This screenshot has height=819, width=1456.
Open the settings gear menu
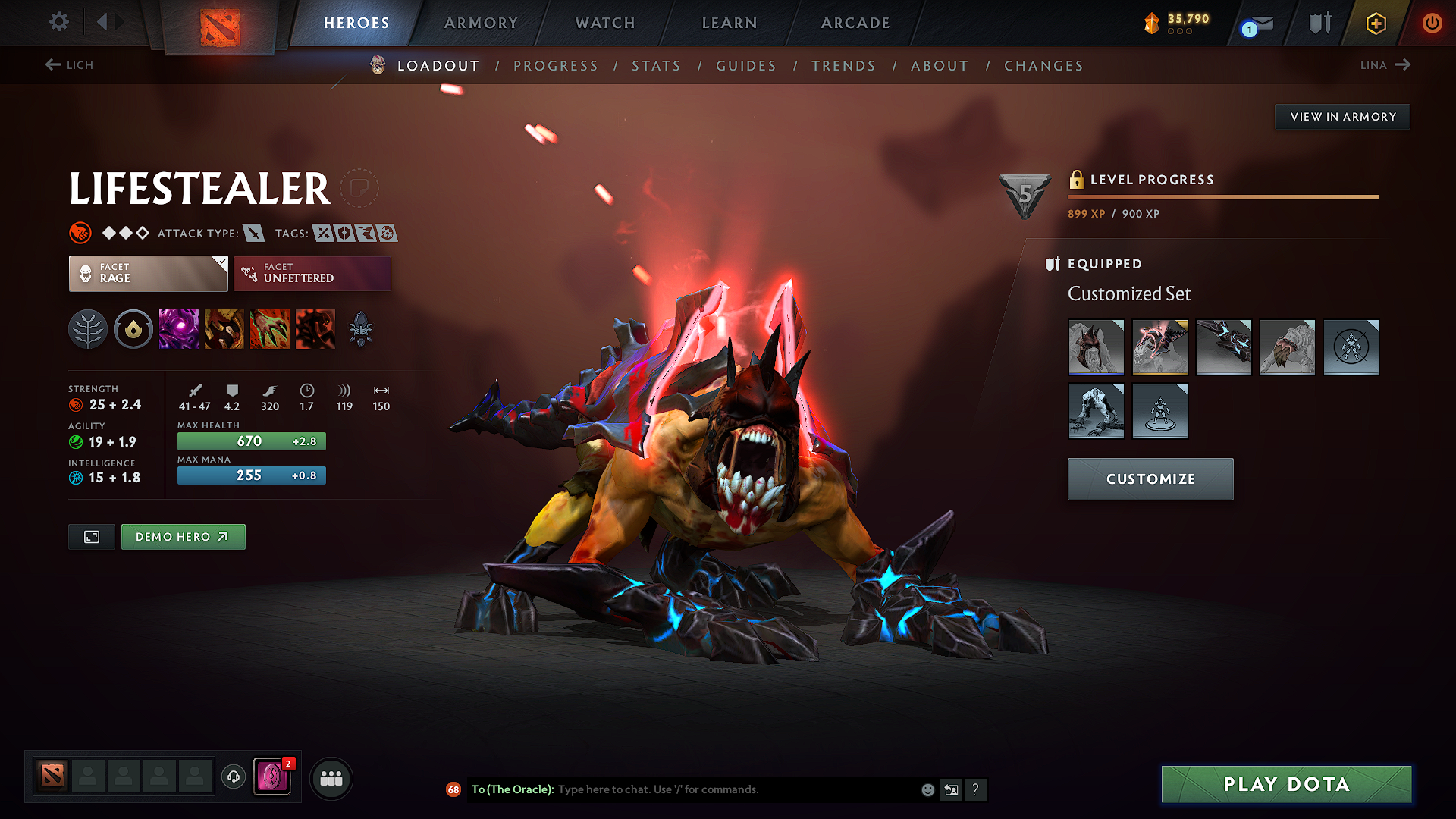point(58,22)
